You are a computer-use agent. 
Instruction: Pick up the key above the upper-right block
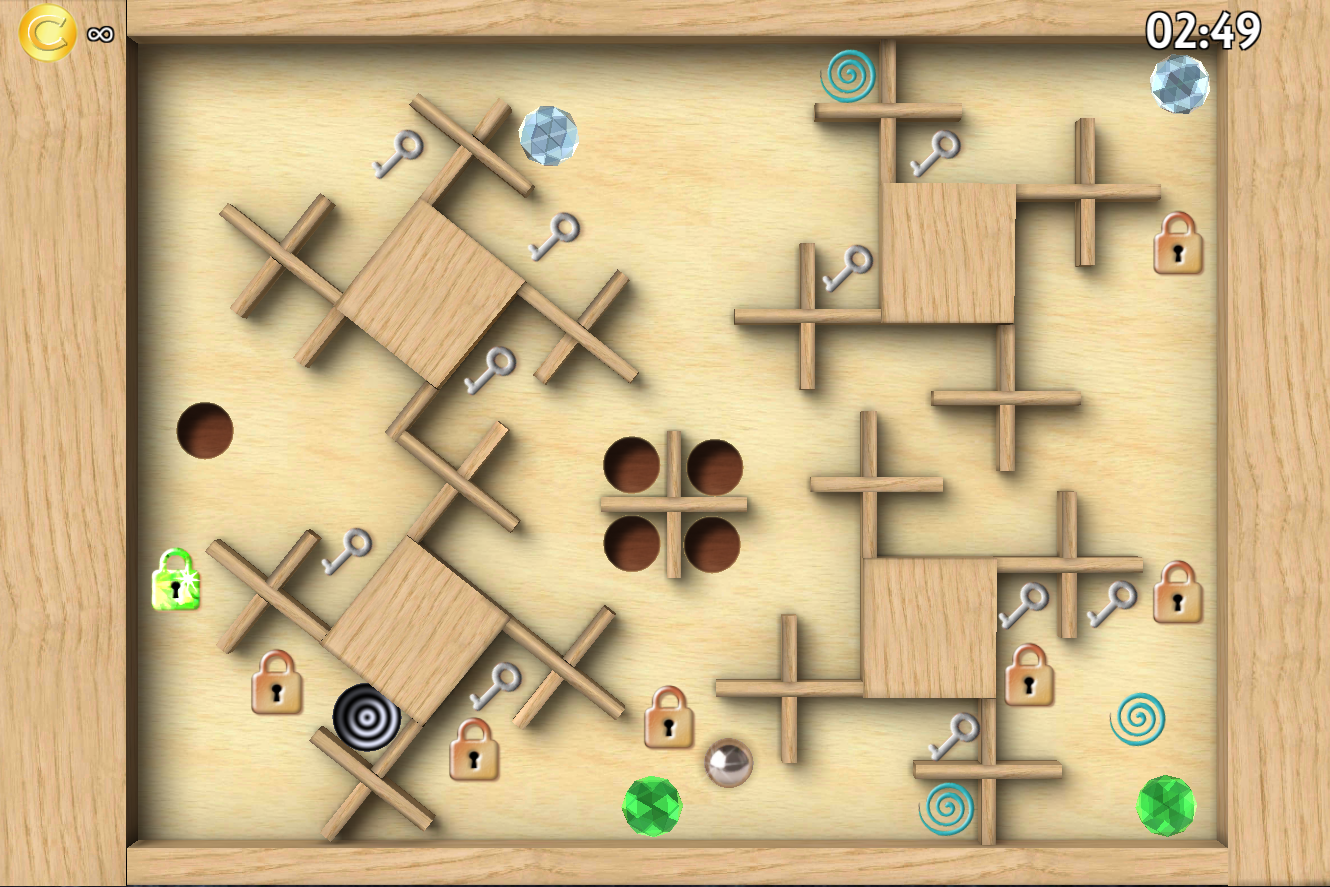pos(937,154)
